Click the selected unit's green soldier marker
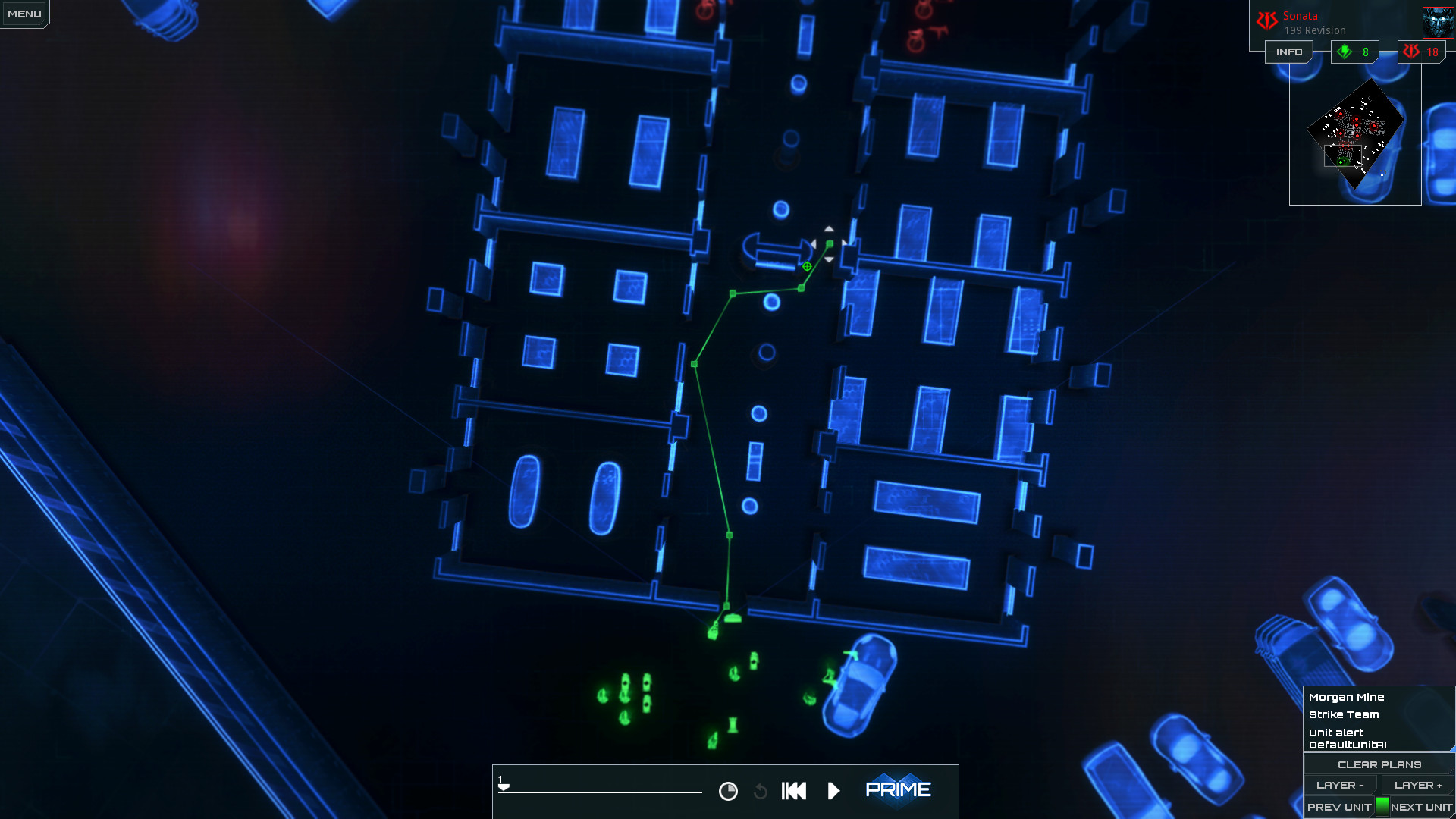The width and height of the screenshot is (1456, 819). pos(713,632)
